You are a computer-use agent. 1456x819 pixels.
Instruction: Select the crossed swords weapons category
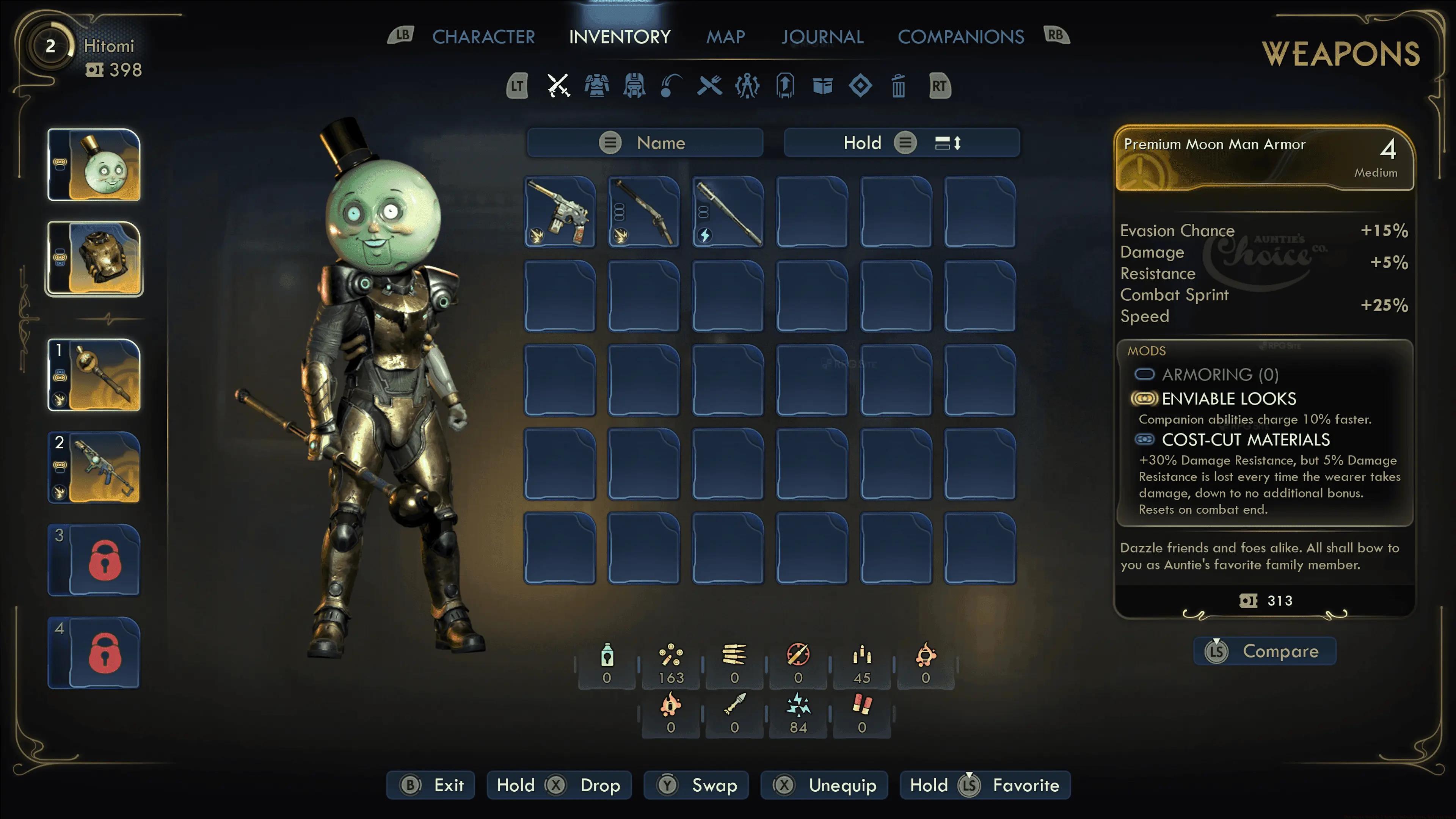coord(559,86)
